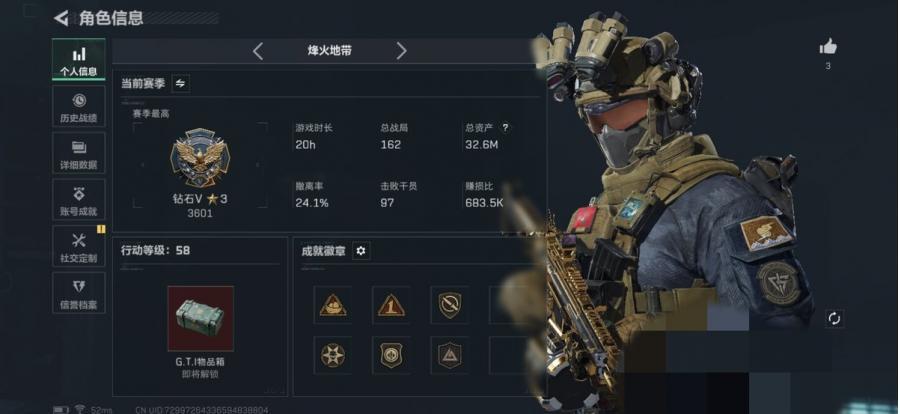Image resolution: width=900 pixels, height=414 pixels.
Task: Show the 信誉档案 tab
Action: click(79, 293)
